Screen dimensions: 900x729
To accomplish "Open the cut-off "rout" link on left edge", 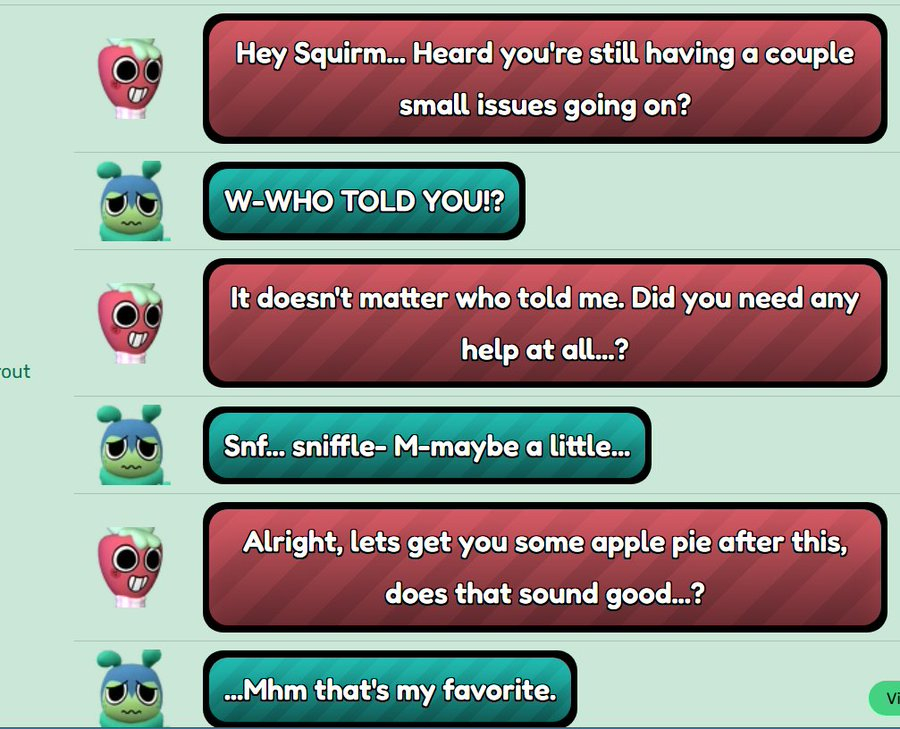I will coord(15,372).
